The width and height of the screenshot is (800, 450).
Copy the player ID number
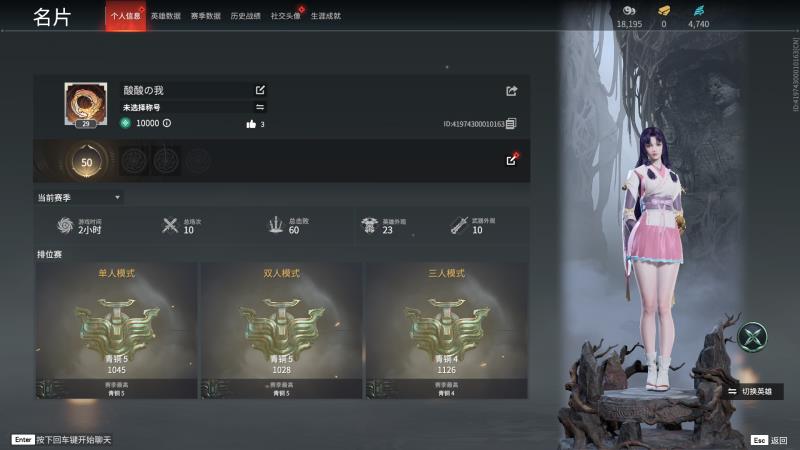click(x=511, y=124)
